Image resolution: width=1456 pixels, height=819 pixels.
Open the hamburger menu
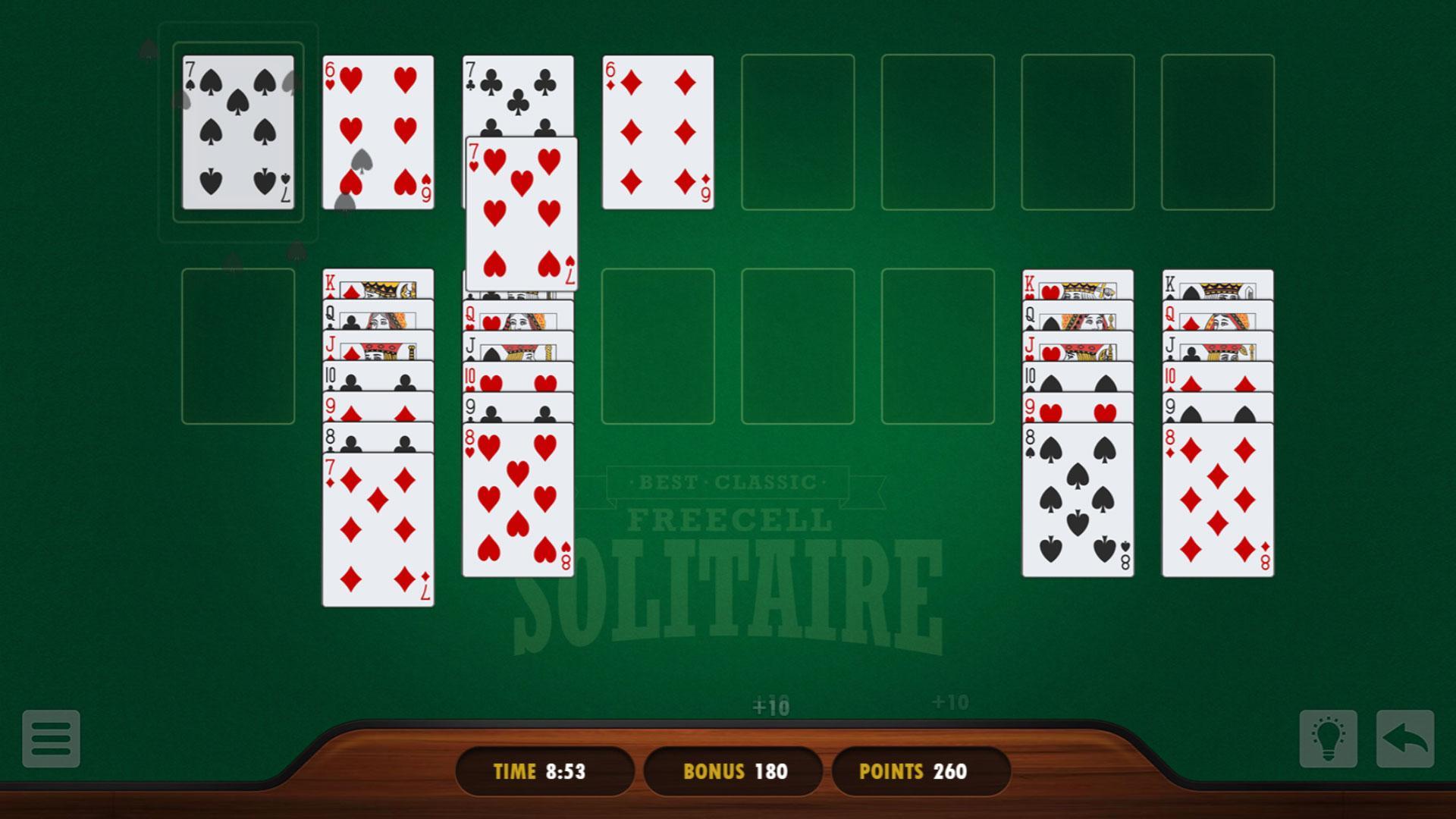click(50, 739)
